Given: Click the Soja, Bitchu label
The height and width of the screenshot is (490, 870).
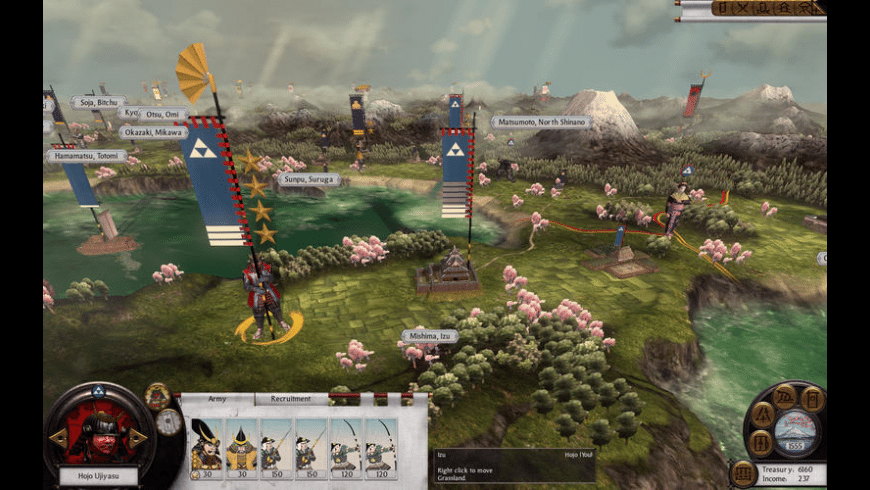Looking at the screenshot, I should pyautogui.click(x=98, y=102).
